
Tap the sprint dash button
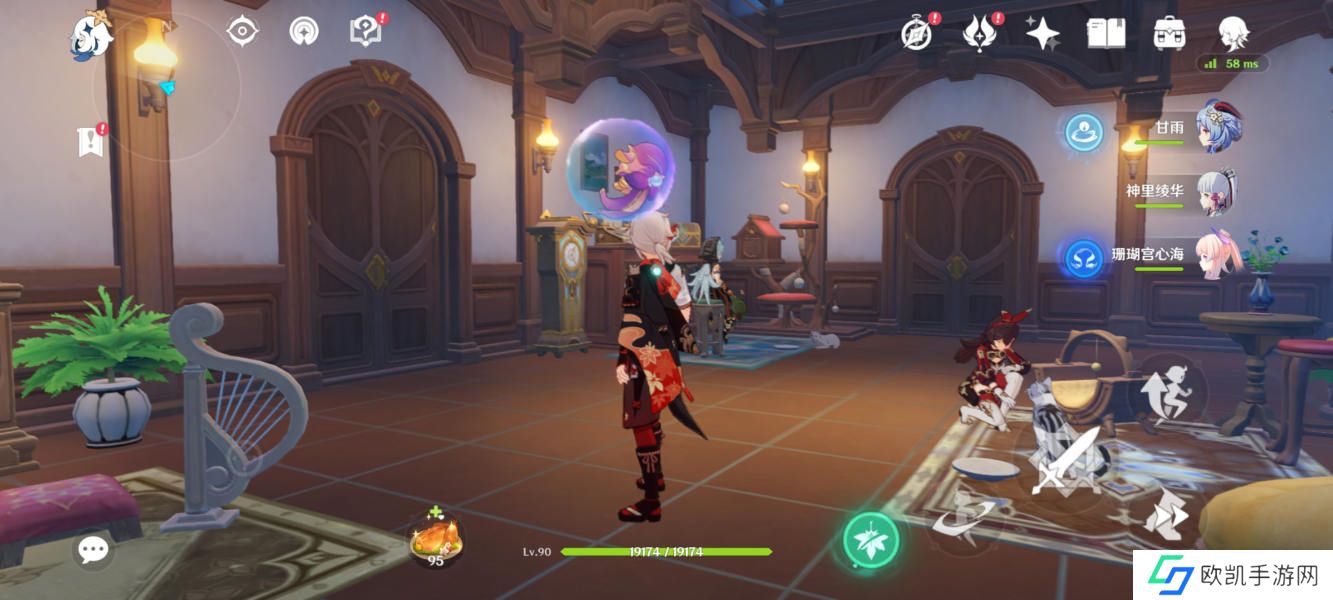click(1165, 515)
